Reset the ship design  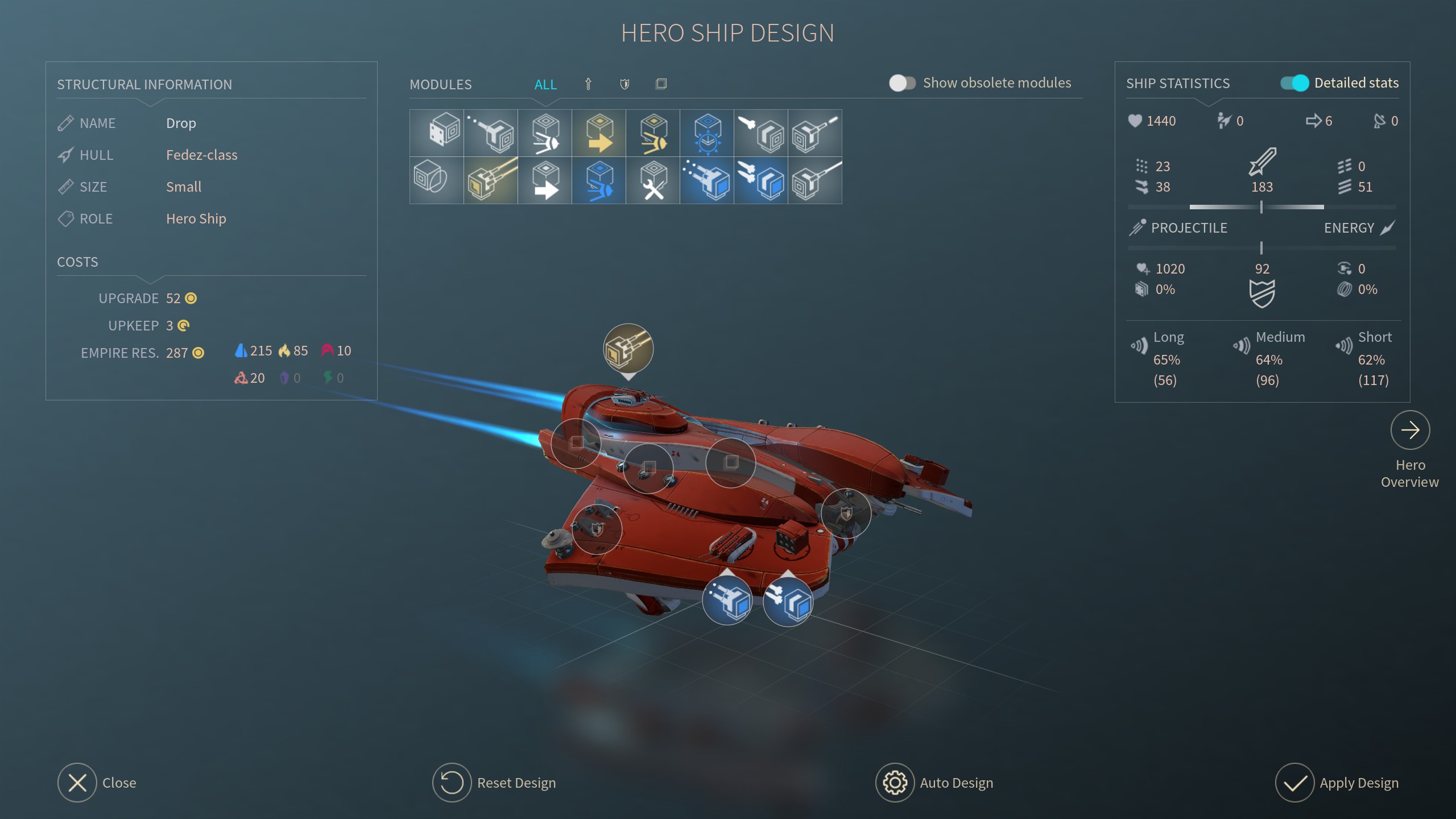point(452,783)
